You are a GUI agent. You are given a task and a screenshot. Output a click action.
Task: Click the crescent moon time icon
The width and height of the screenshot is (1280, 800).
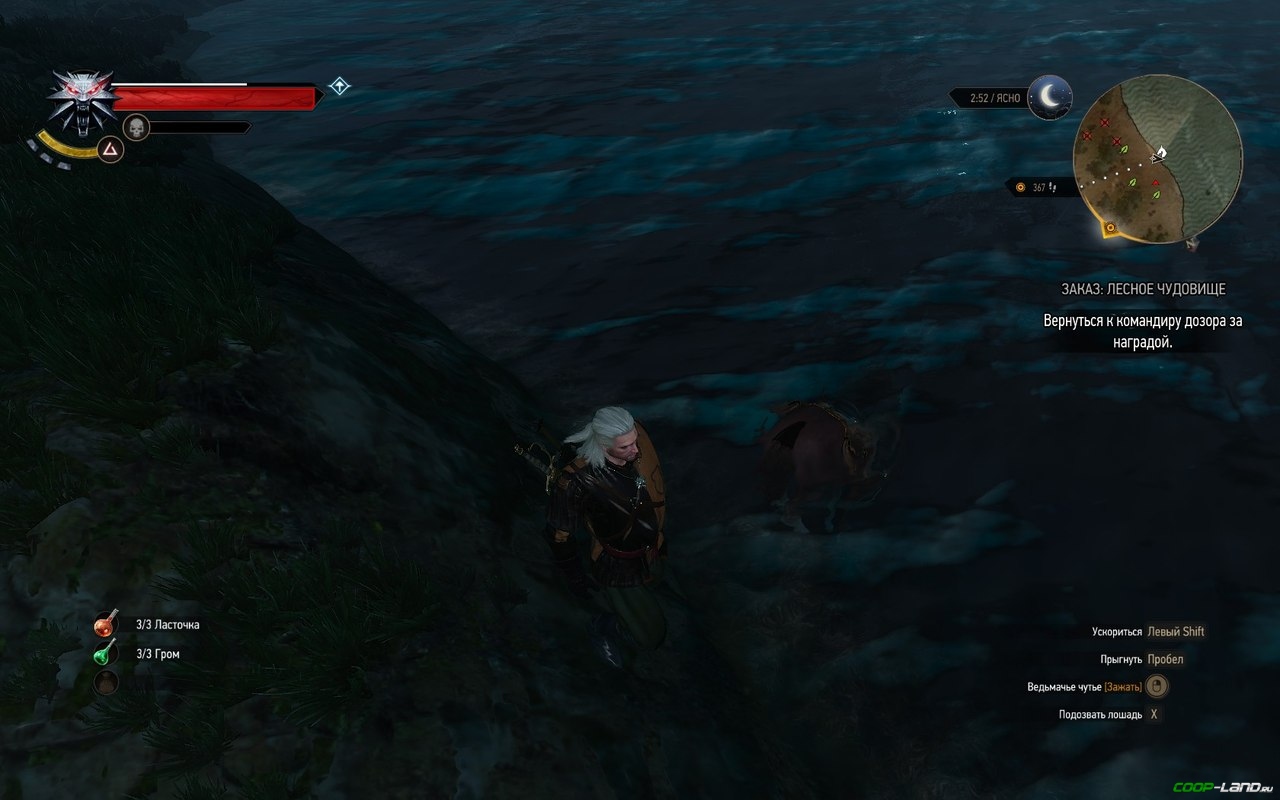(1049, 96)
